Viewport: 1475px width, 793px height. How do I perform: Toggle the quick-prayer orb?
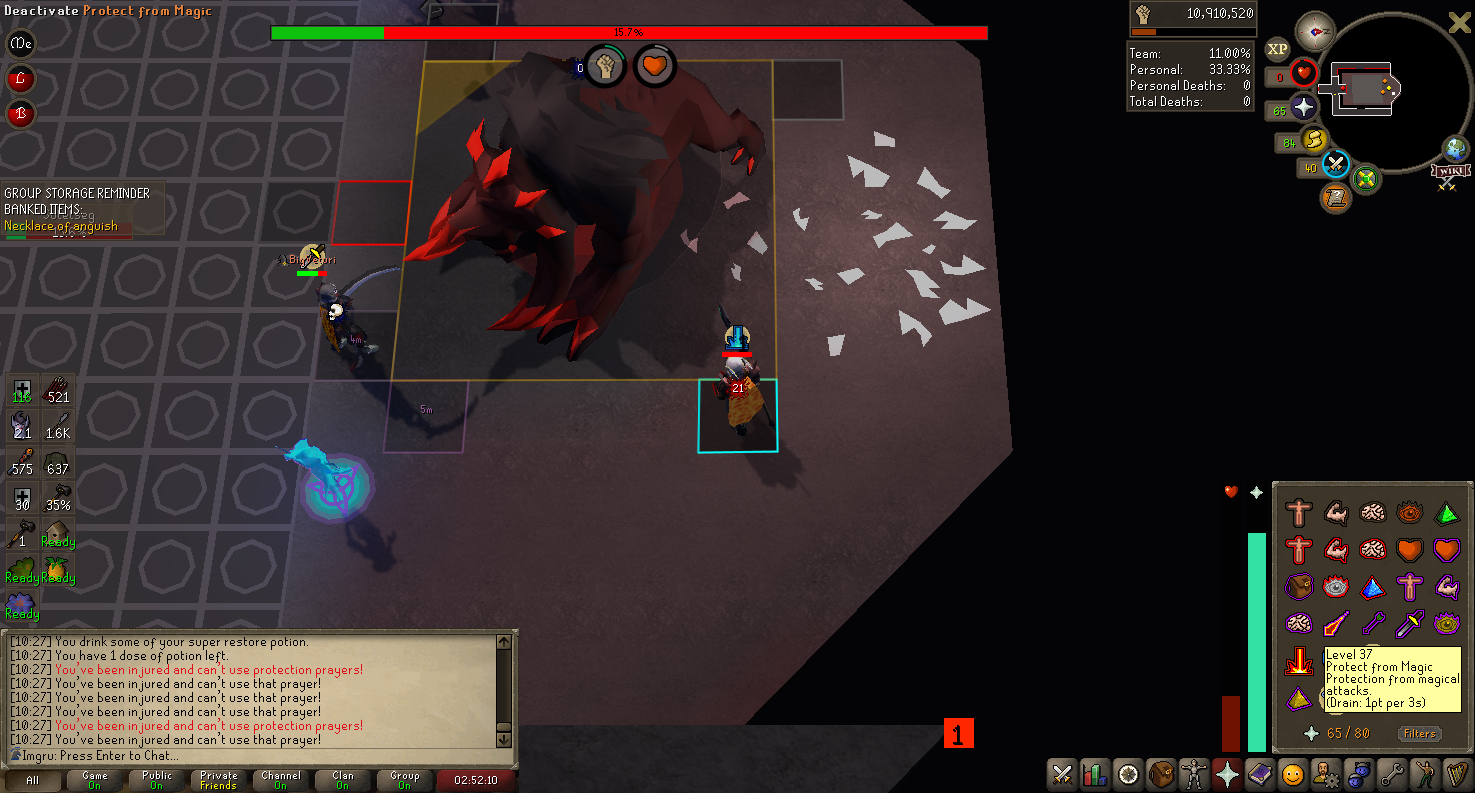pyautogui.click(x=1303, y=108)
